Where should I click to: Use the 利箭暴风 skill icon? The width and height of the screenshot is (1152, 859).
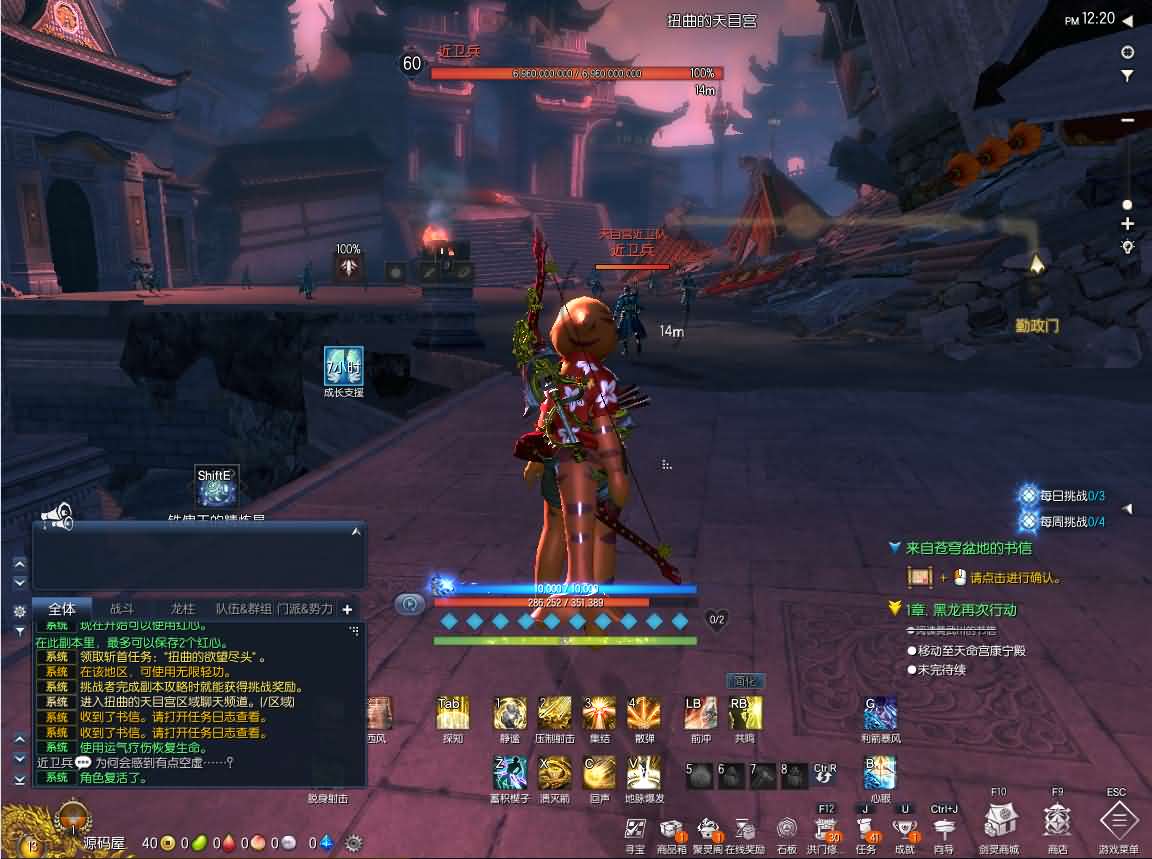tap(880, 713)
